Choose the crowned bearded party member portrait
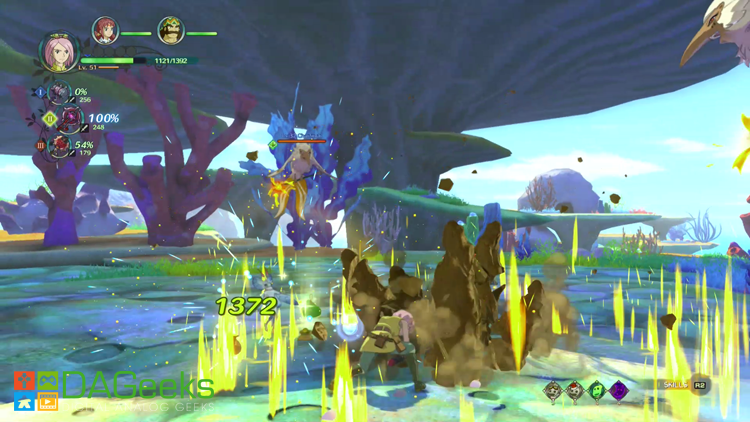Image resolution: width=750 pixels, height=422 pixels. (x=170, y=31)
